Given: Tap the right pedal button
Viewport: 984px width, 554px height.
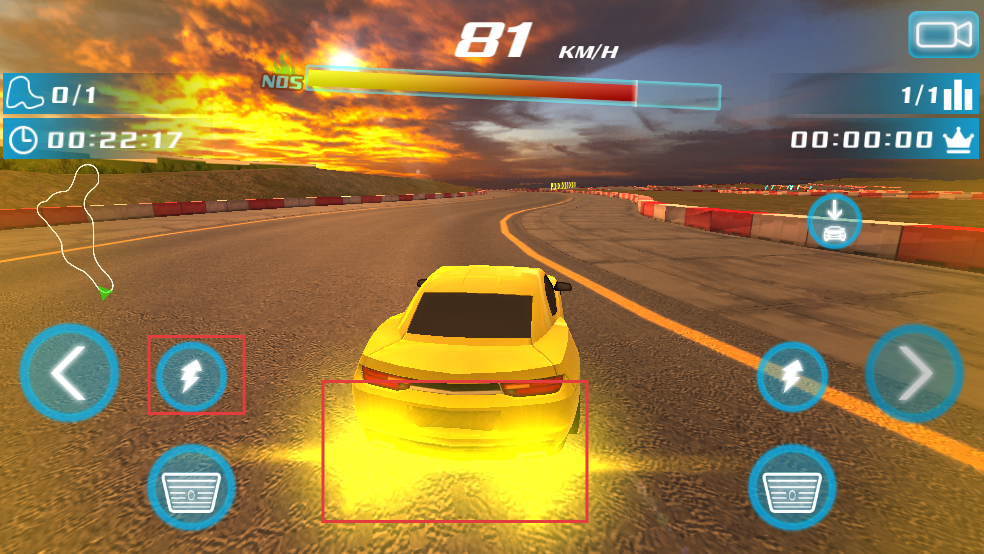Looking at the screenshot, I should click(x=792, y=489).
